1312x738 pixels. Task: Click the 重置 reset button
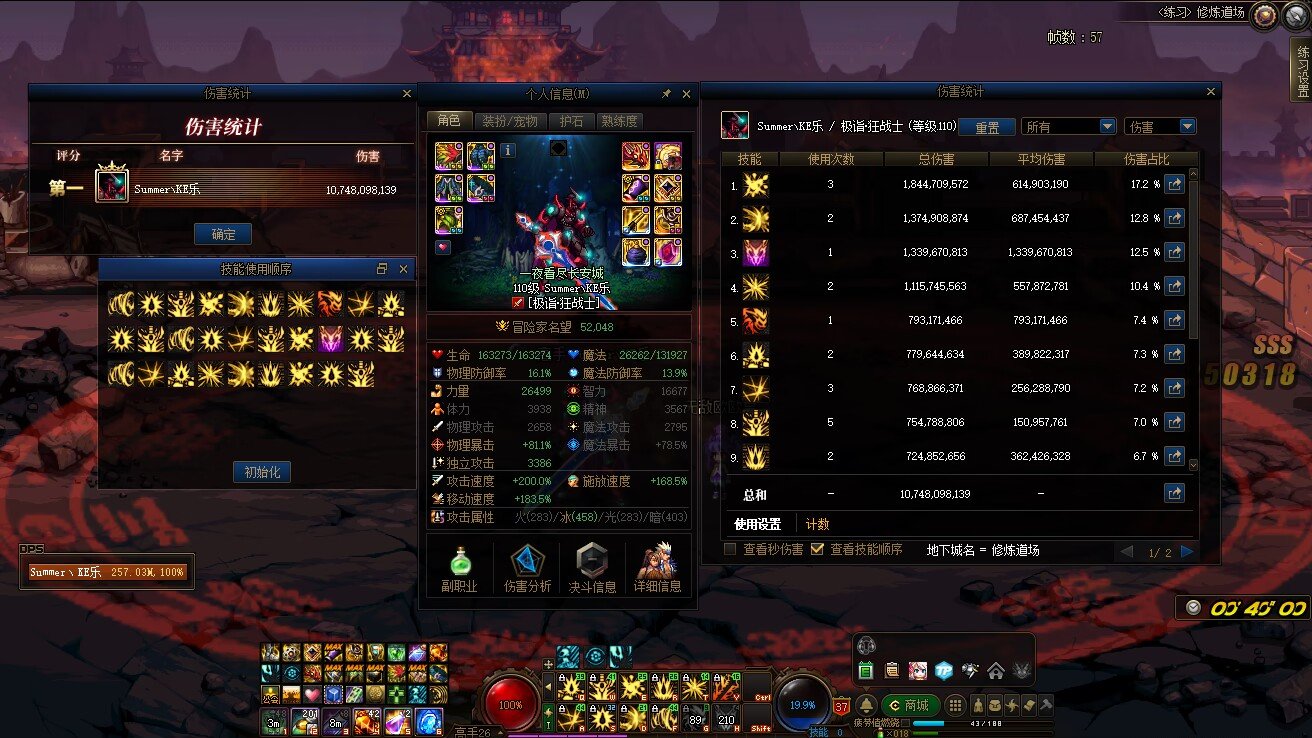tap(987, 127)
